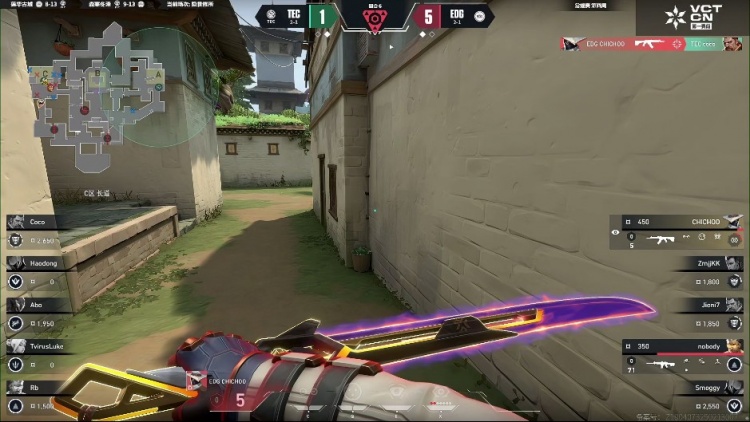Click the spike icon on the top scoreboard
The width and height of the screenshot is (750, 422).
(375, 19)
